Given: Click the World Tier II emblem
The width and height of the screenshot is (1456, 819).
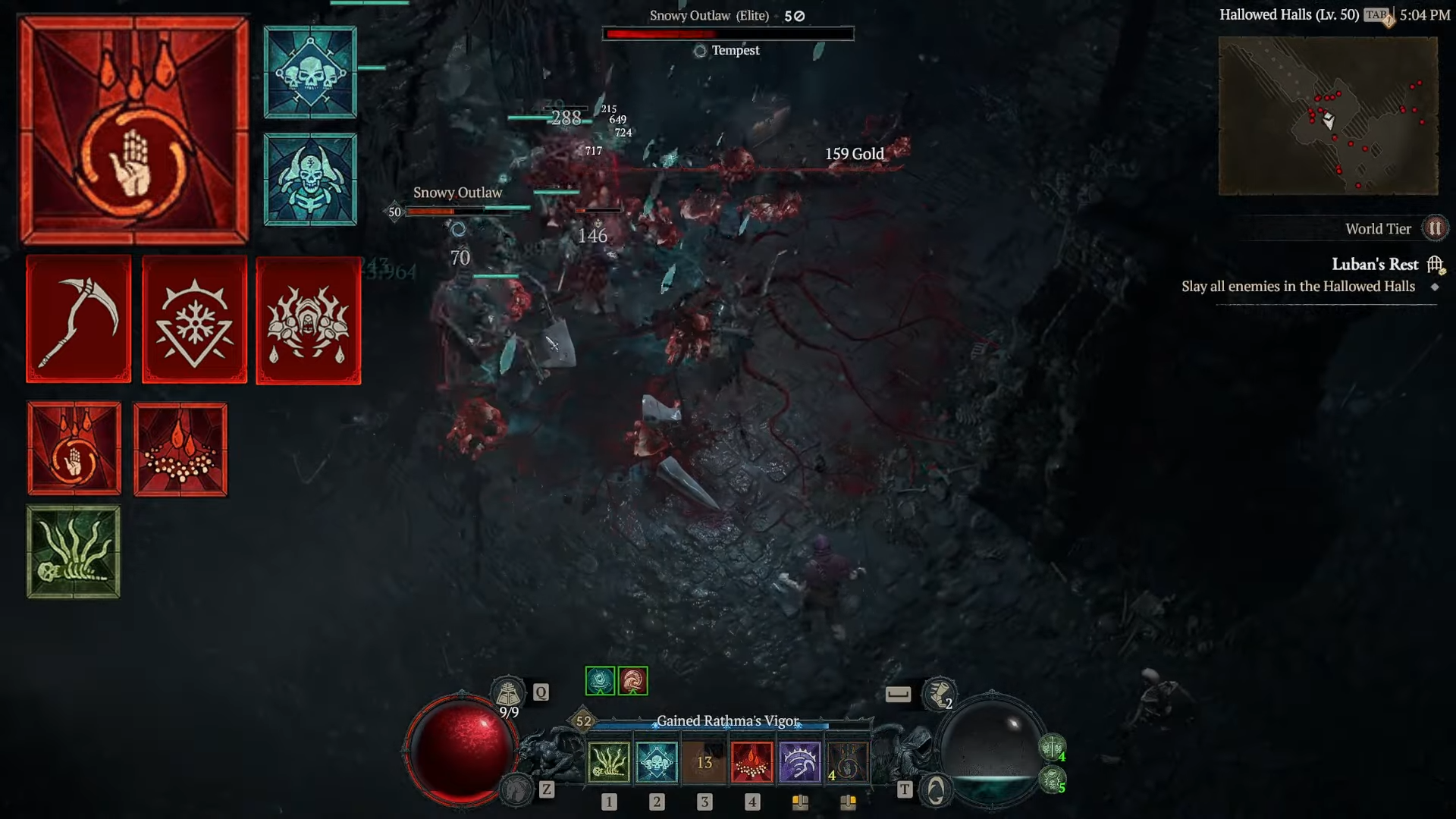Looking at the screenshot, I should [x=1434, y=228].
